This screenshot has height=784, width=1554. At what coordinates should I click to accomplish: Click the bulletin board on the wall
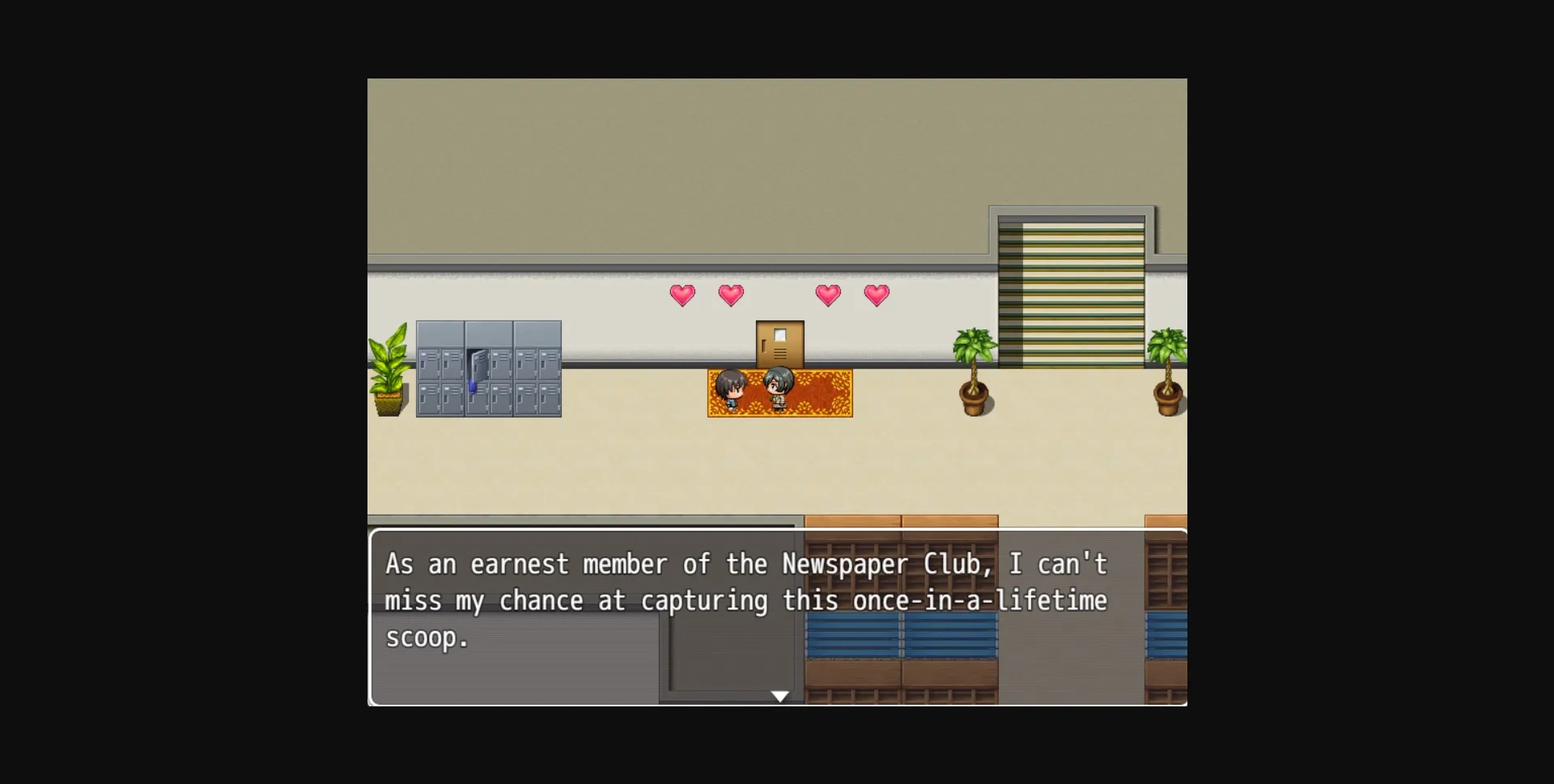(x=779, y=344)
